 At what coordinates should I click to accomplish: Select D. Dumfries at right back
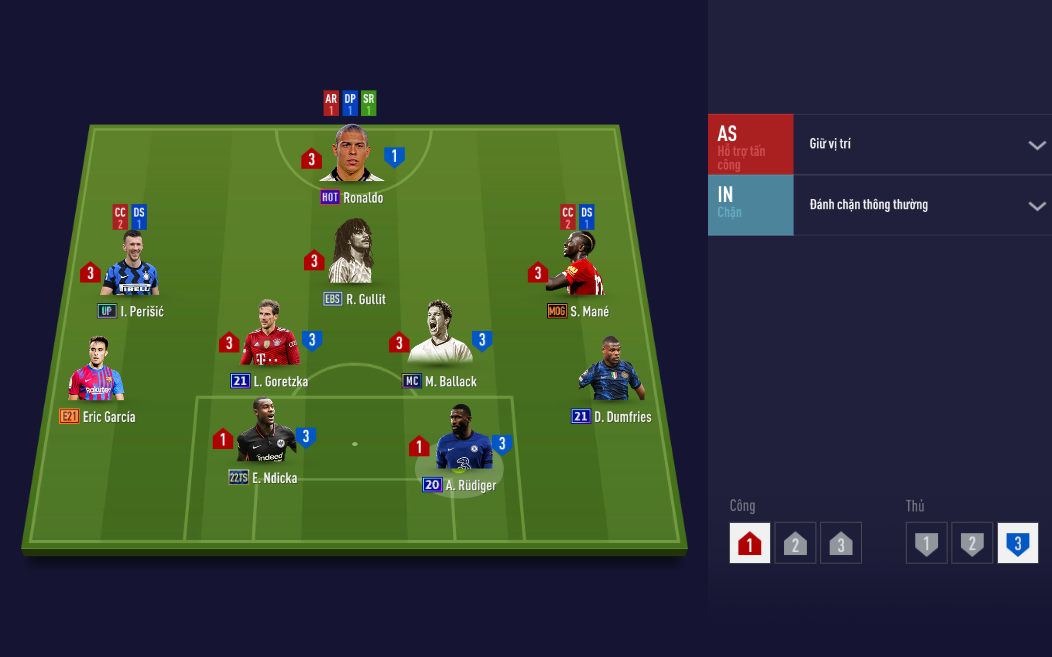point(611,371)
